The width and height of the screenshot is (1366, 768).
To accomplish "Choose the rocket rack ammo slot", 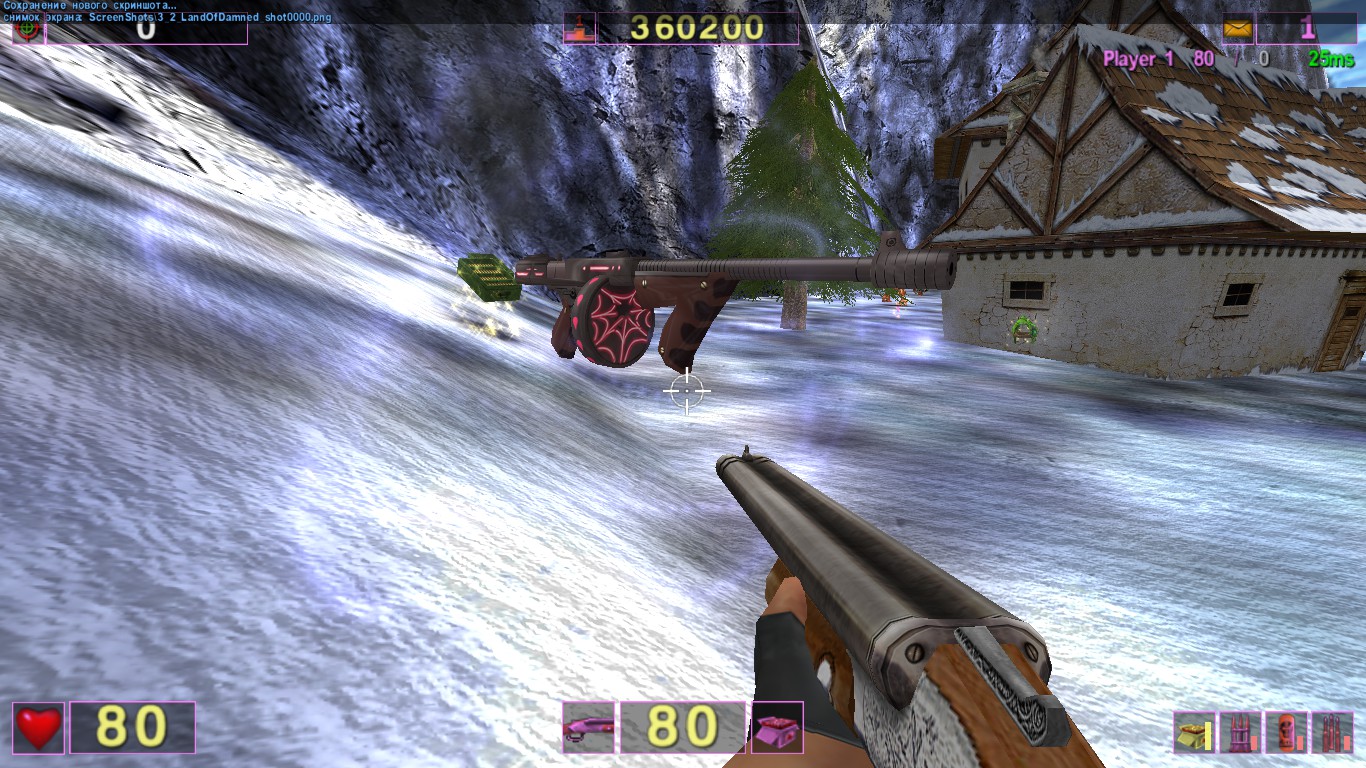I will point(1240,733).
